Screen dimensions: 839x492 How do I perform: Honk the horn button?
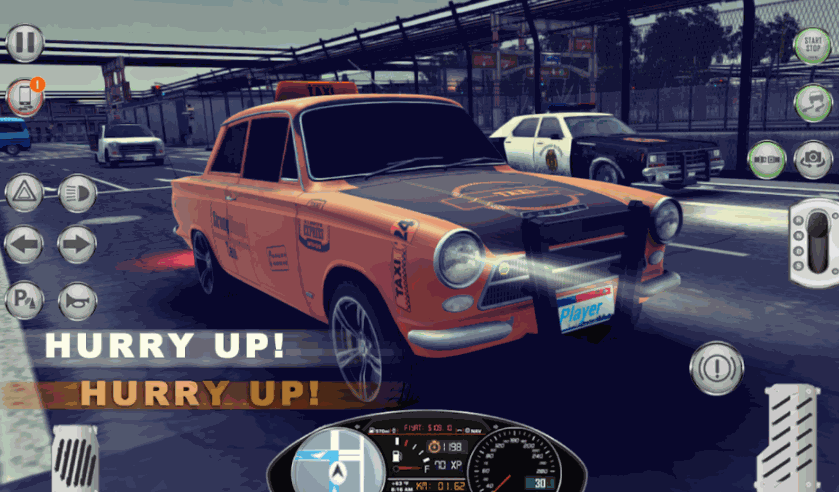point(77,299)
